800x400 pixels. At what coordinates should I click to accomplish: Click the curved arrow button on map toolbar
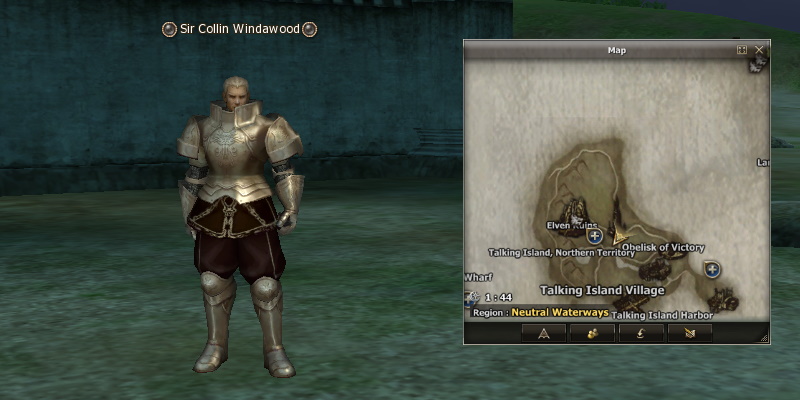pos(640,333)
